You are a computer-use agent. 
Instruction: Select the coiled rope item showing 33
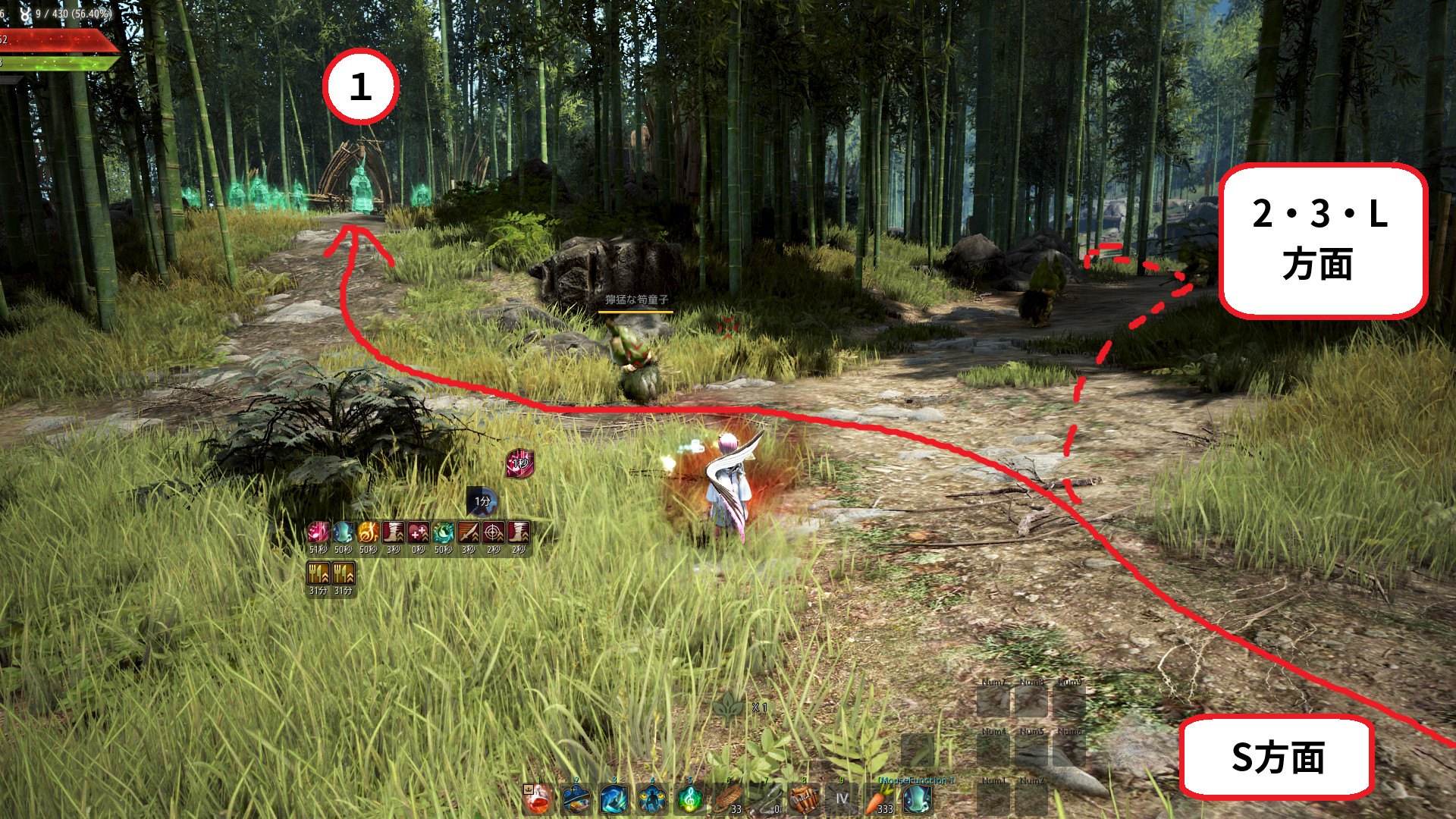point(728,799)
